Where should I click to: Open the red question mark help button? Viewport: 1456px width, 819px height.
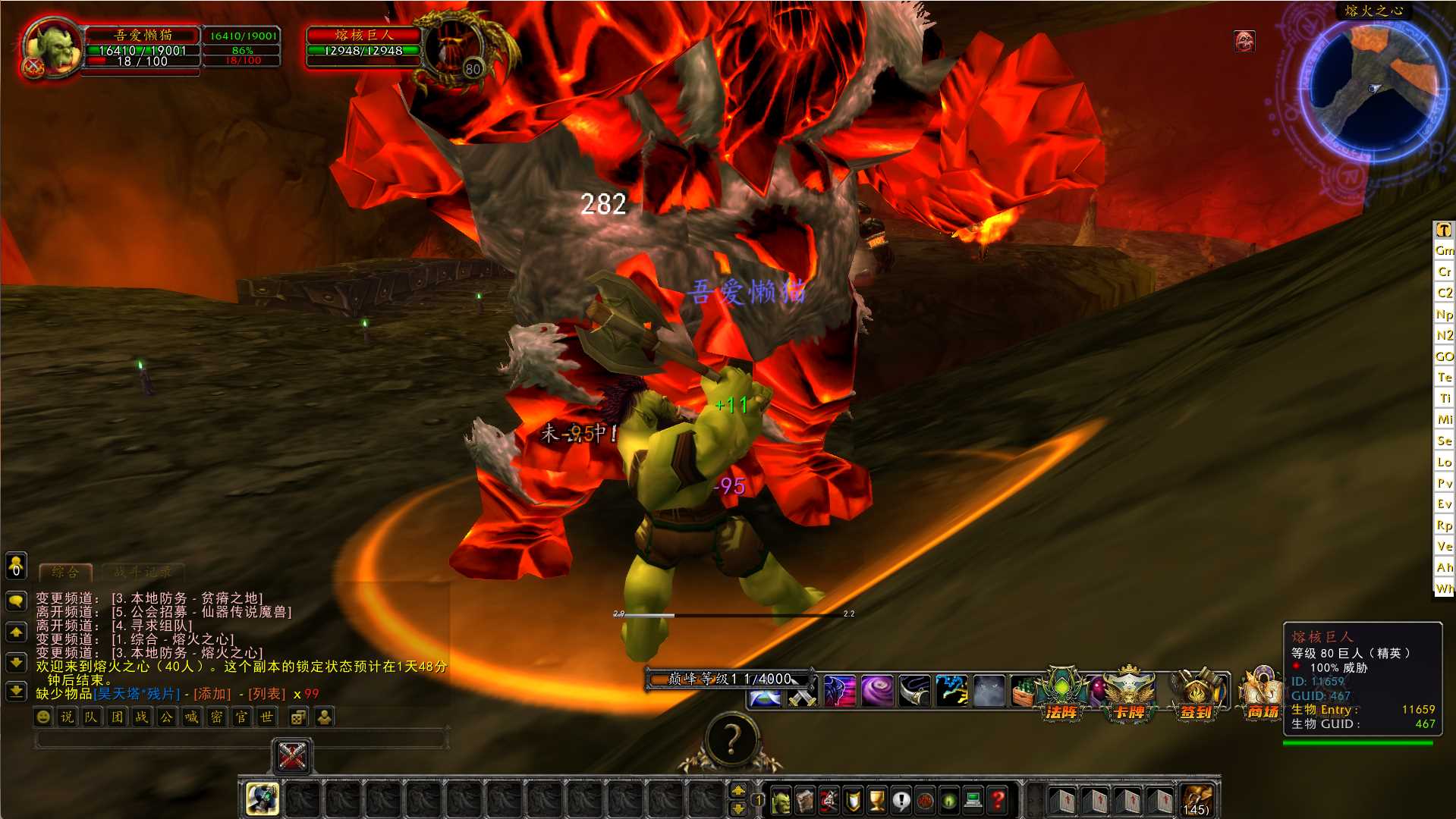pos(998,800)
